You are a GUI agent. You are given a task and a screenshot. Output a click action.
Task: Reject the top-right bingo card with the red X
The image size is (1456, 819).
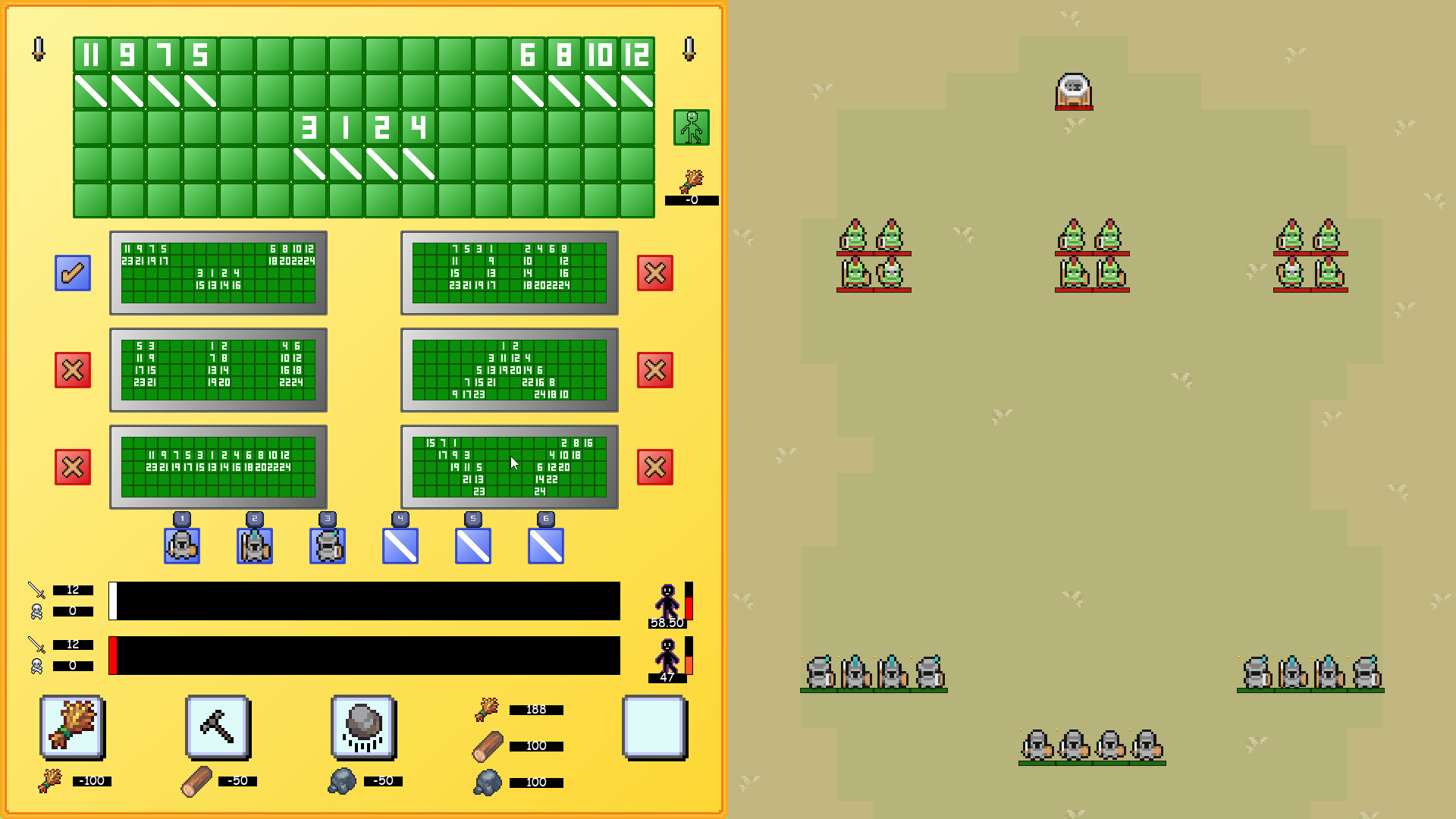tap(654, 273)
